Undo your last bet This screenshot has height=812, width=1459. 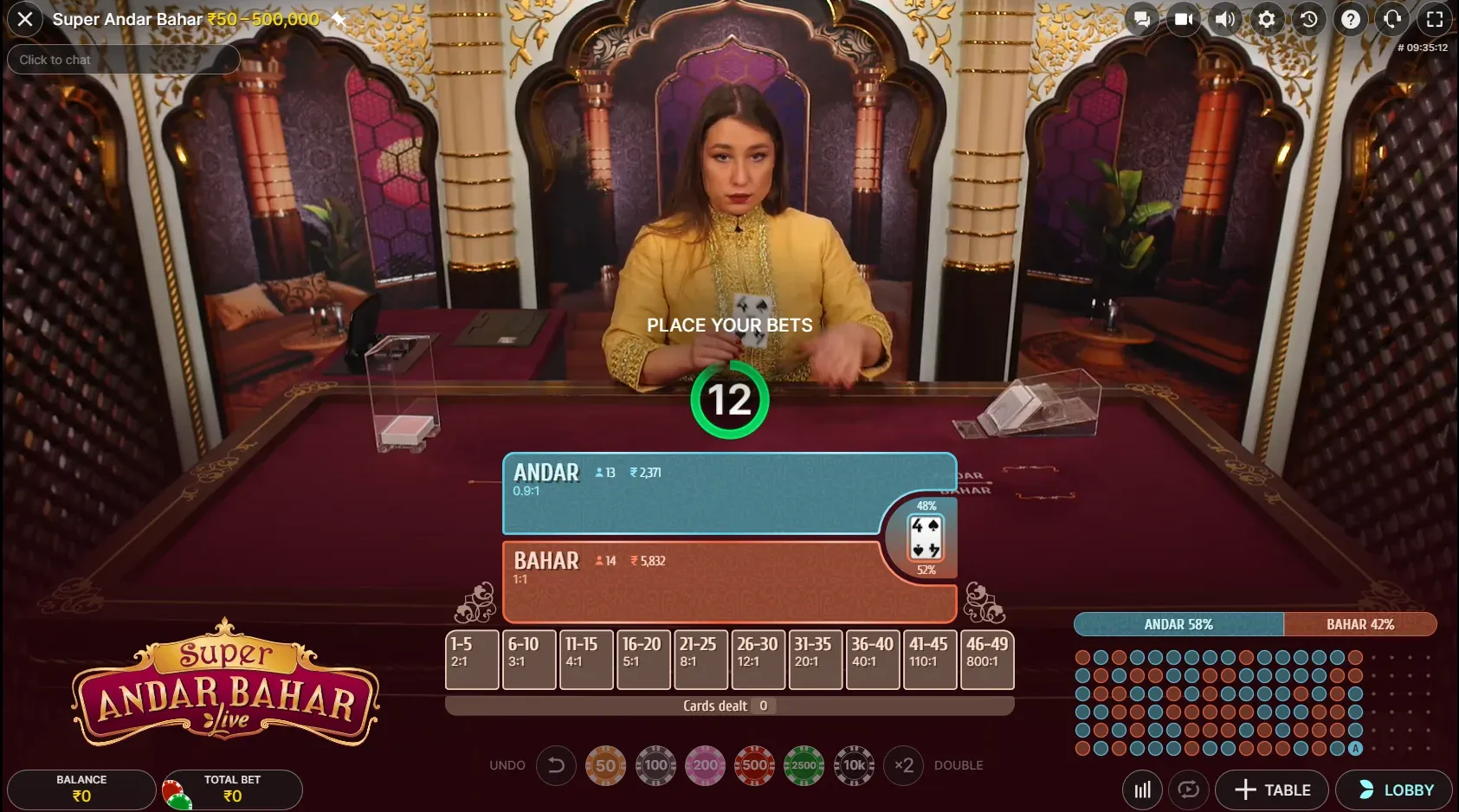pos(556,765)
